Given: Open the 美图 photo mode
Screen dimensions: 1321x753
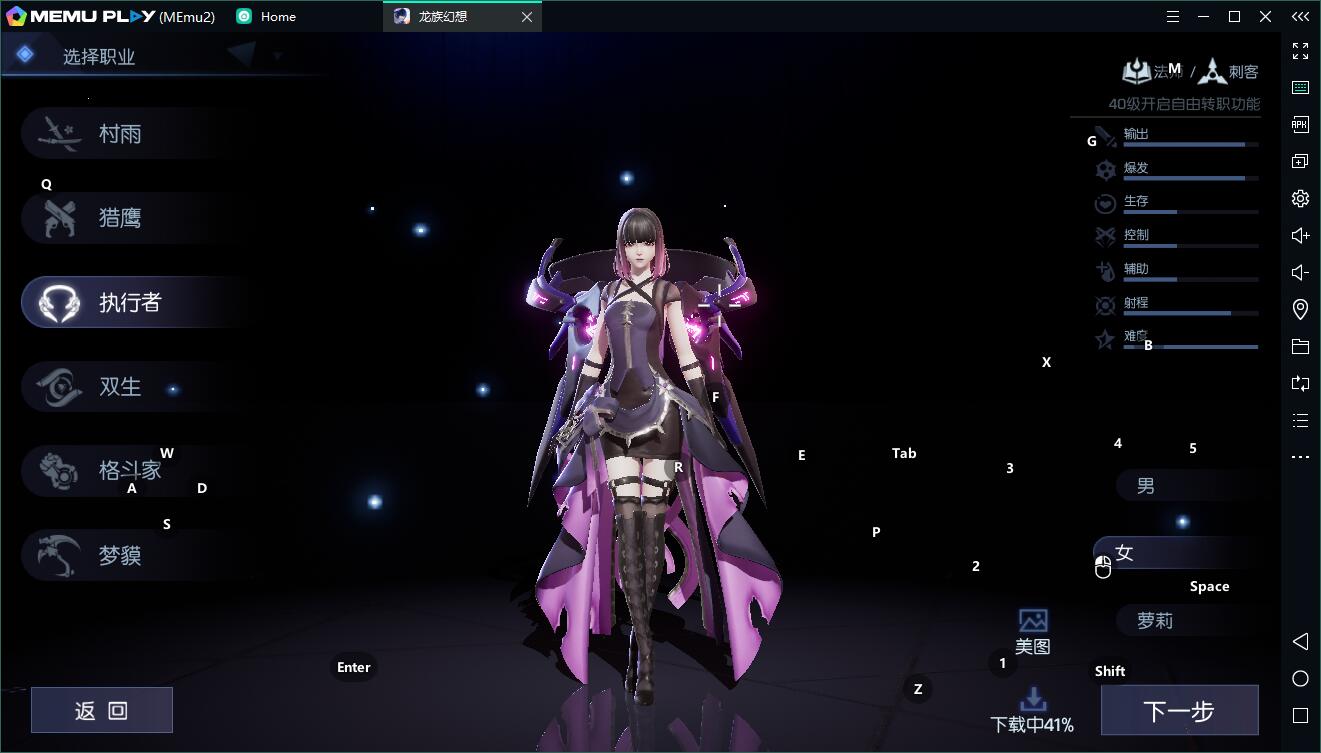Looking at the screenshot, I should tap(1033, 631).
